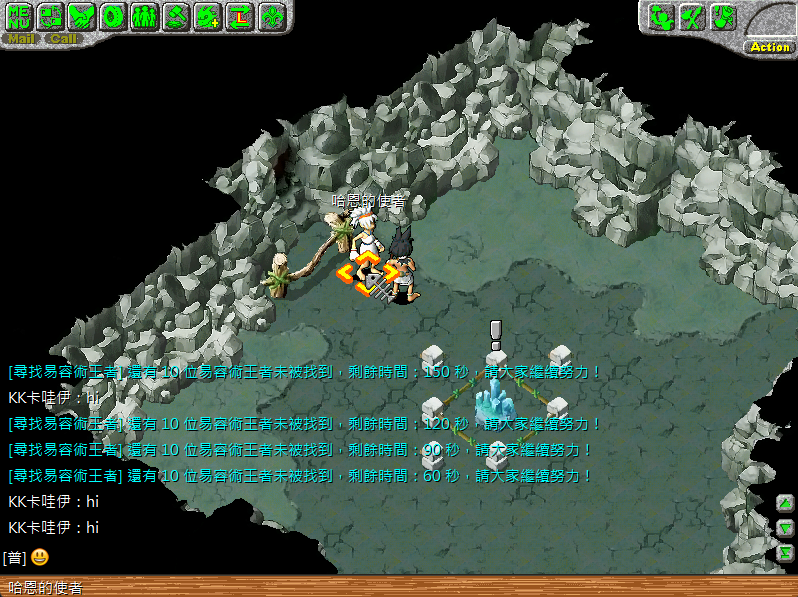Open the three-person party icon
This screenshot has height=597, width=798.
pyautogui.click(x=145, y=16)
